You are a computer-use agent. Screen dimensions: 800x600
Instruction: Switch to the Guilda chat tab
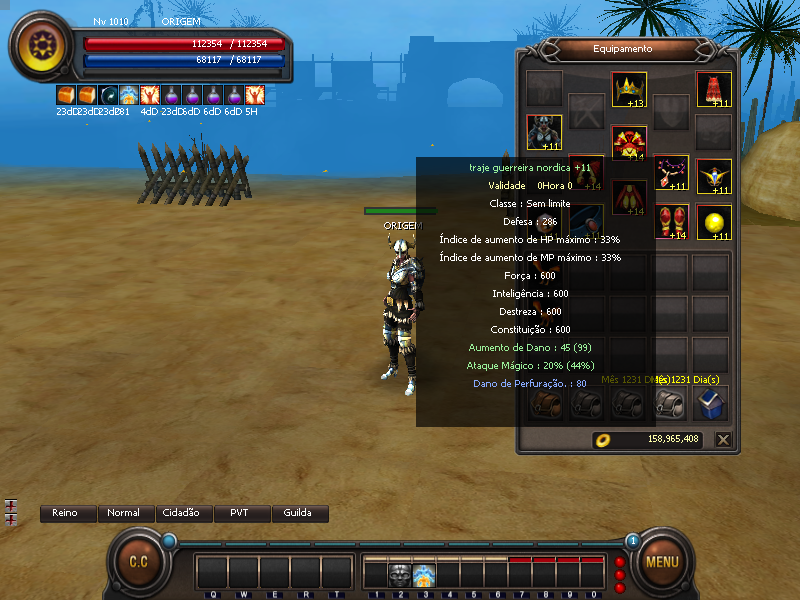298,513
